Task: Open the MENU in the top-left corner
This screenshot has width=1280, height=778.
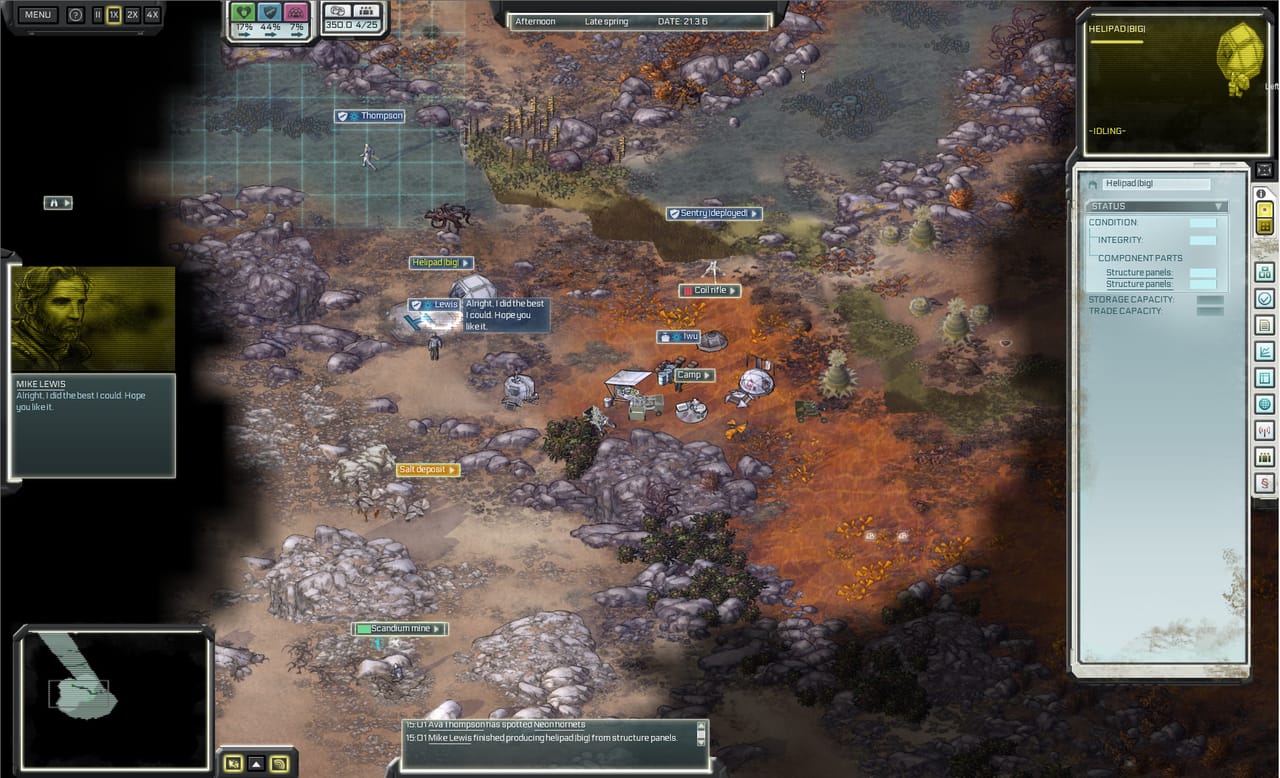Action: [37, 14]
